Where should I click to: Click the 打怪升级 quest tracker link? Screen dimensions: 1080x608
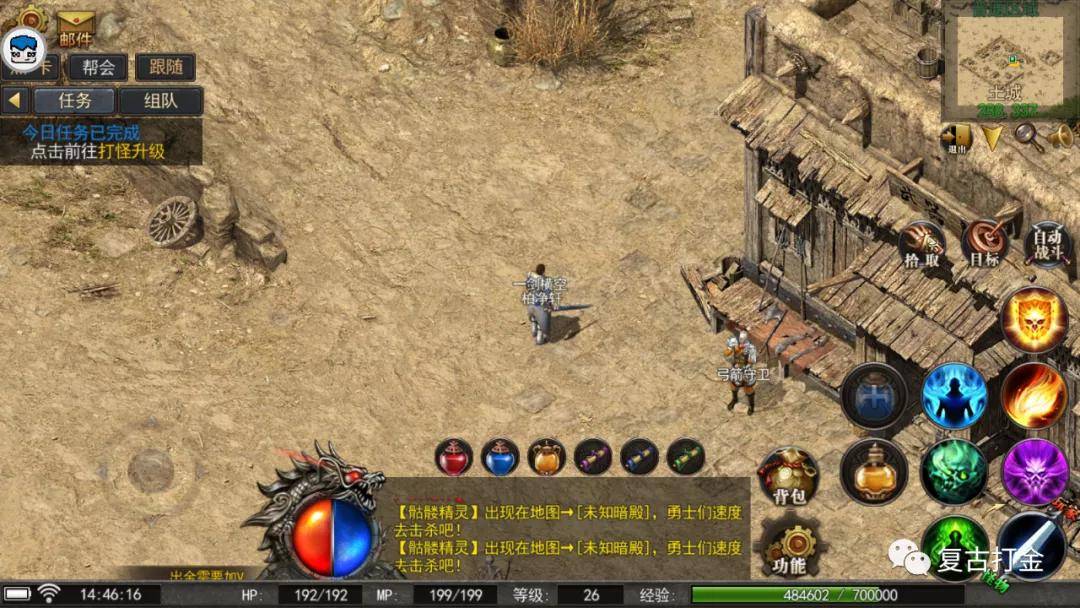click(x=138, y=152)
